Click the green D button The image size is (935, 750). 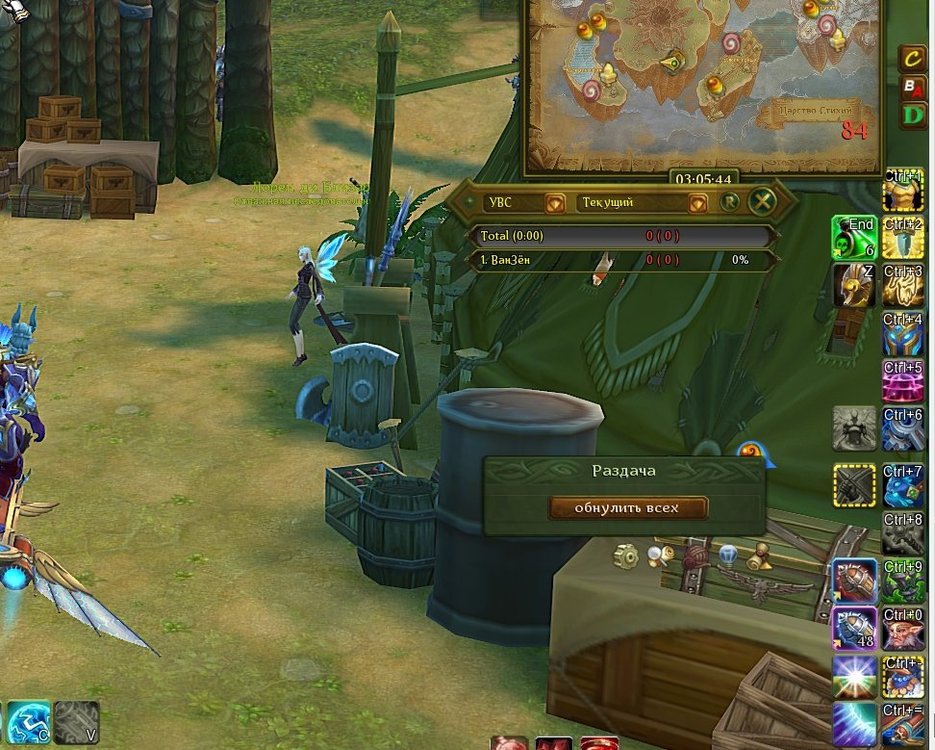(x=912, y=114)
